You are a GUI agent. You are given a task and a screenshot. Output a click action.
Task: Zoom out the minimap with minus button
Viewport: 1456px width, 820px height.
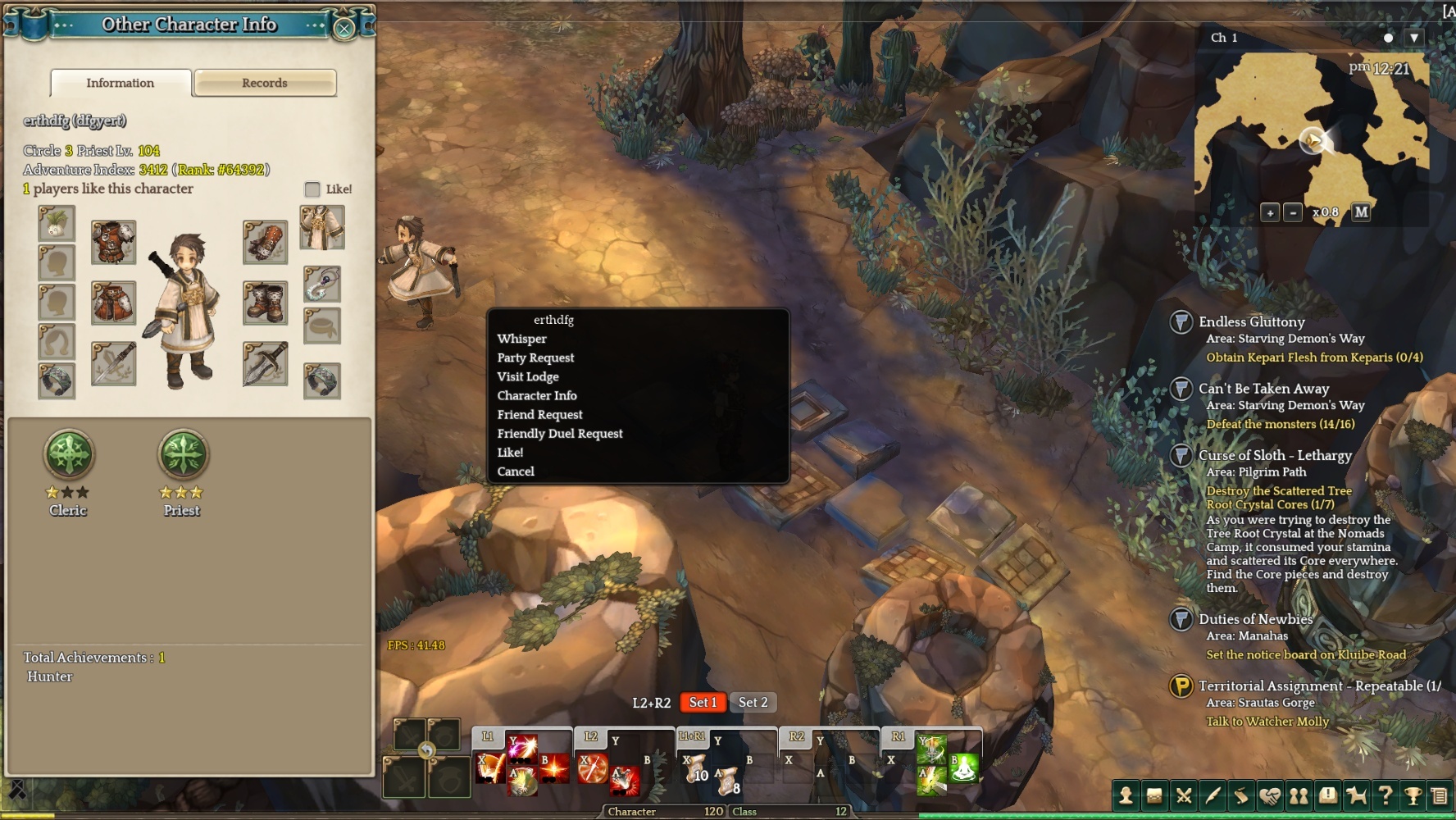pyautogui.click(x=1293, y=213)
